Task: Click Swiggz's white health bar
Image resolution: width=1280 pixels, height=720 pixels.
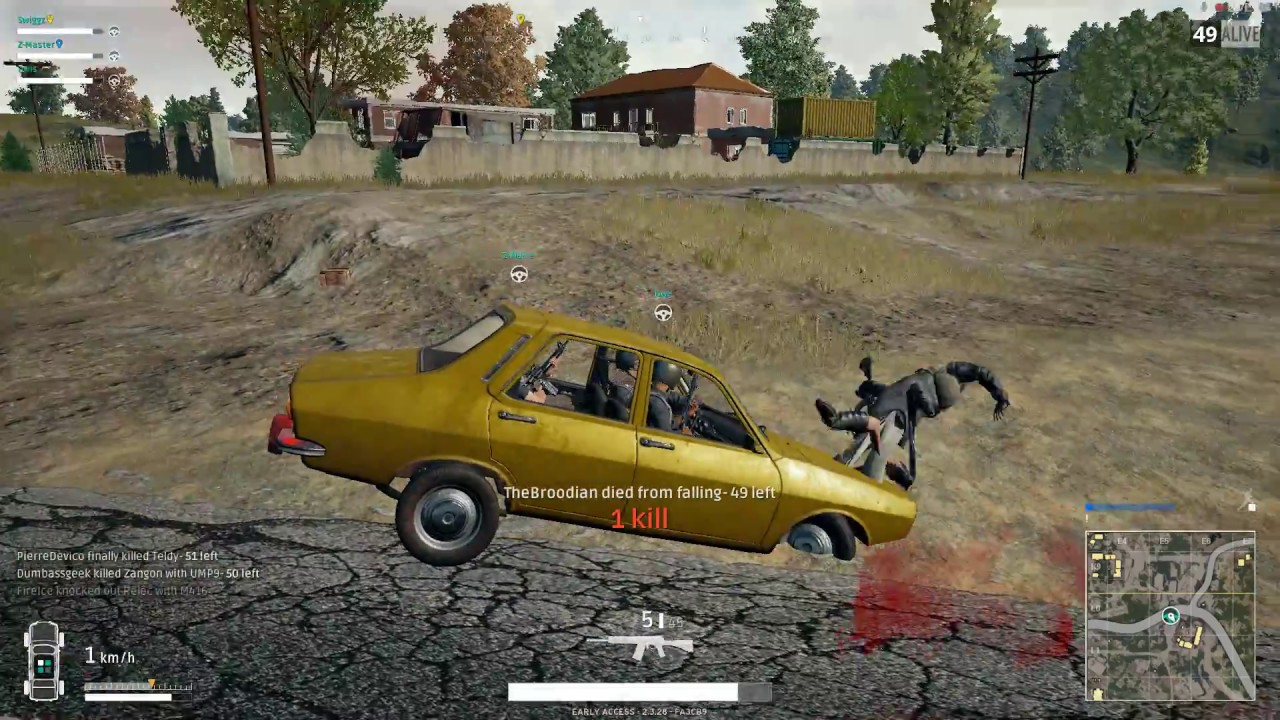Action: click(x=55, y=31)
